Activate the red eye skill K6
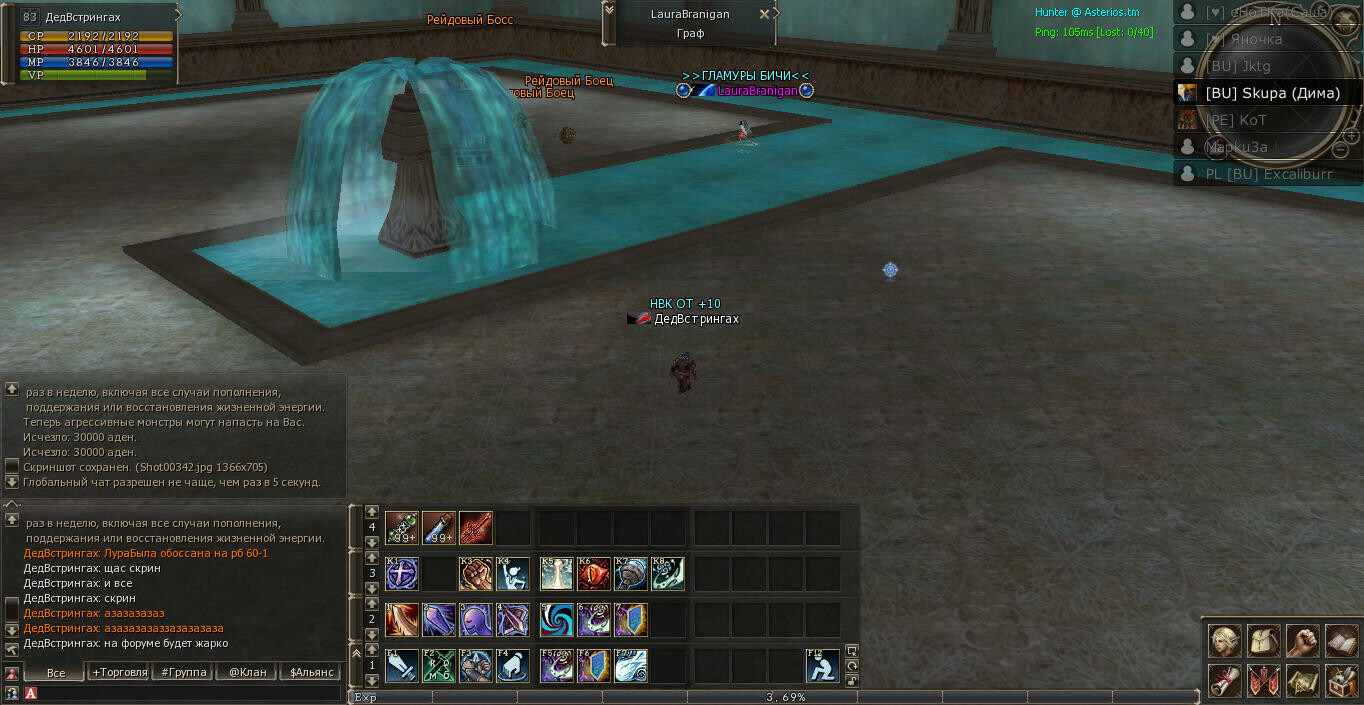This screenshot has height=705, width=1364. (594, 574)
